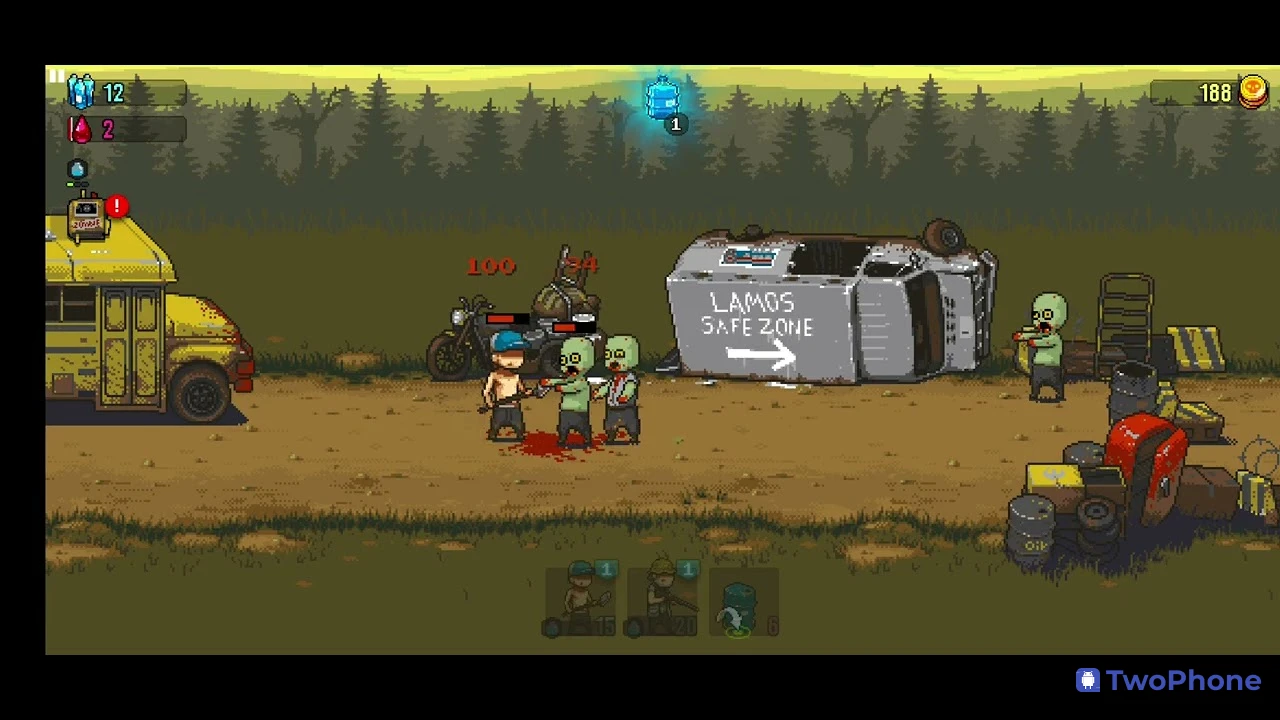Click the small blue bottle charge icon
The width and height of the screenshot is (1280, 720).
[77, 170]
